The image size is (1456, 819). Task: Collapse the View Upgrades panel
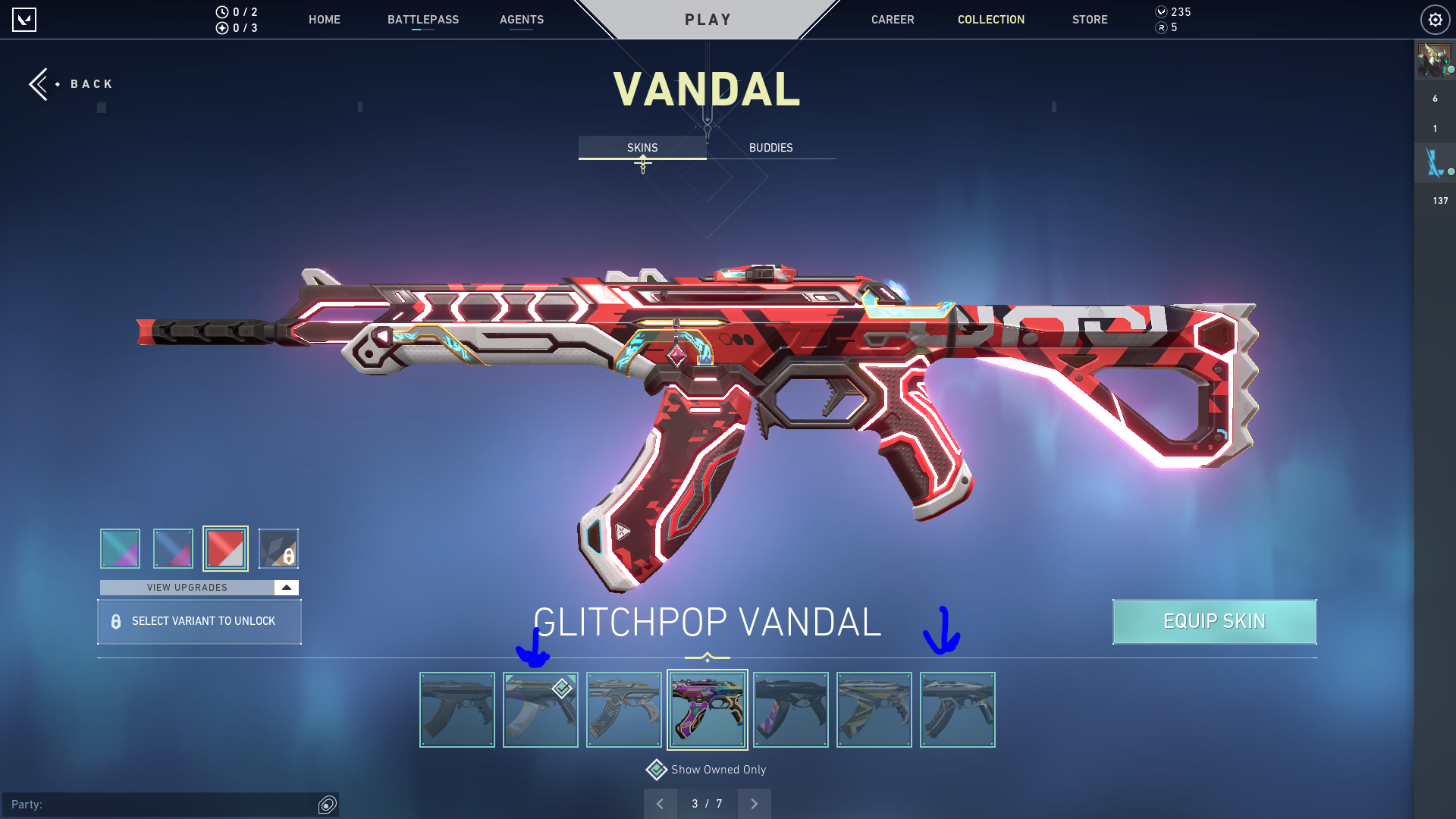(285, 587)
